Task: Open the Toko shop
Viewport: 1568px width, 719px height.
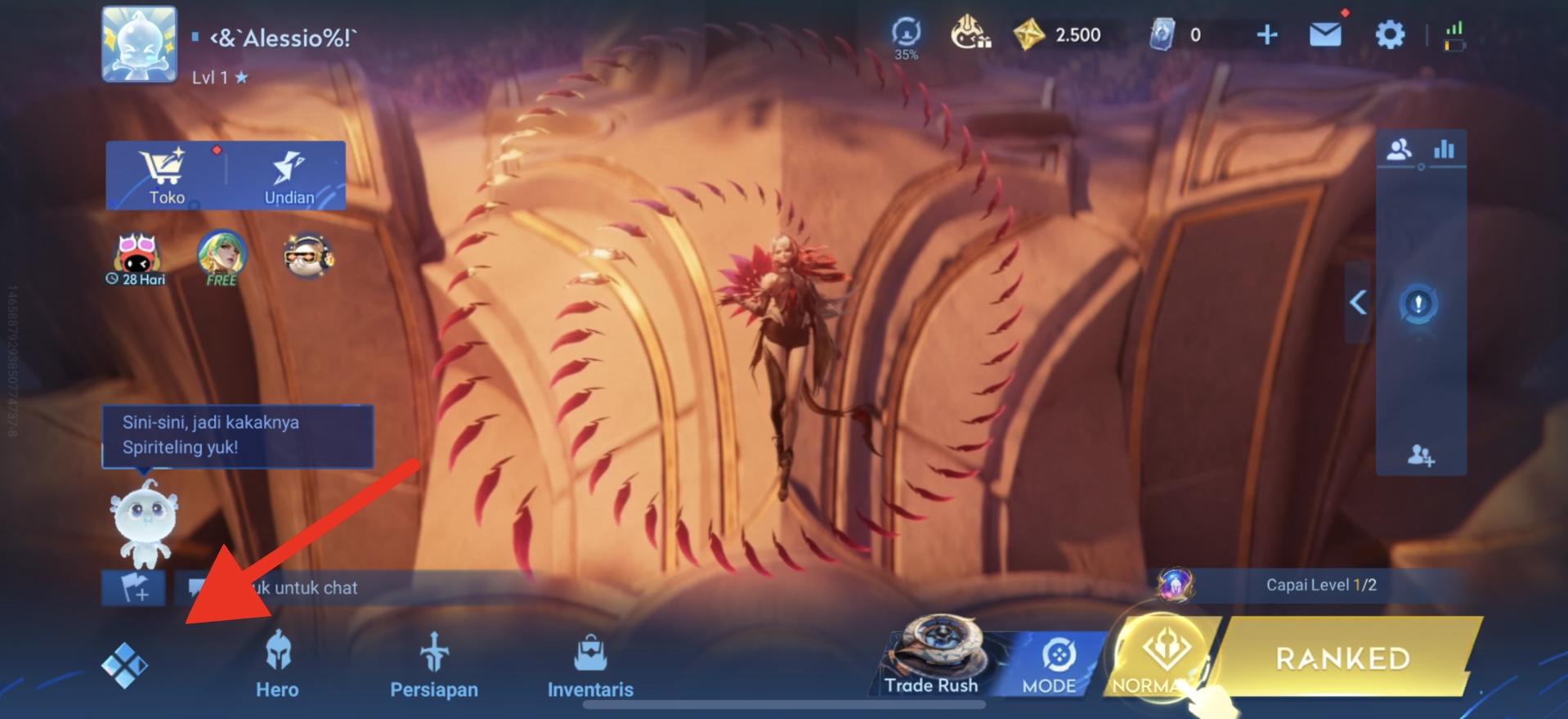Action: [x=166, y=175]
